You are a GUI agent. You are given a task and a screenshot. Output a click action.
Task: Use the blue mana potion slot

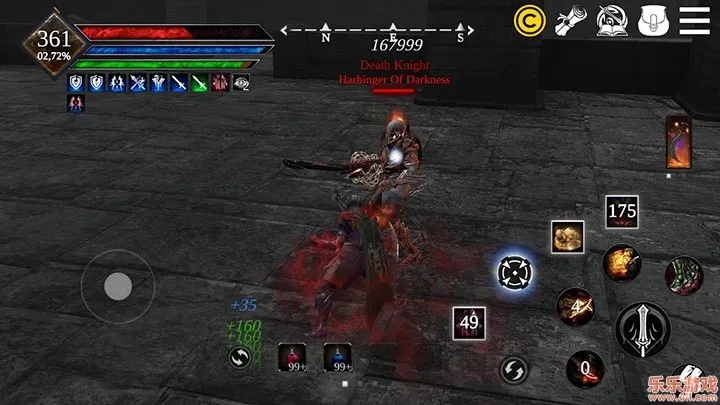[337, 356]
